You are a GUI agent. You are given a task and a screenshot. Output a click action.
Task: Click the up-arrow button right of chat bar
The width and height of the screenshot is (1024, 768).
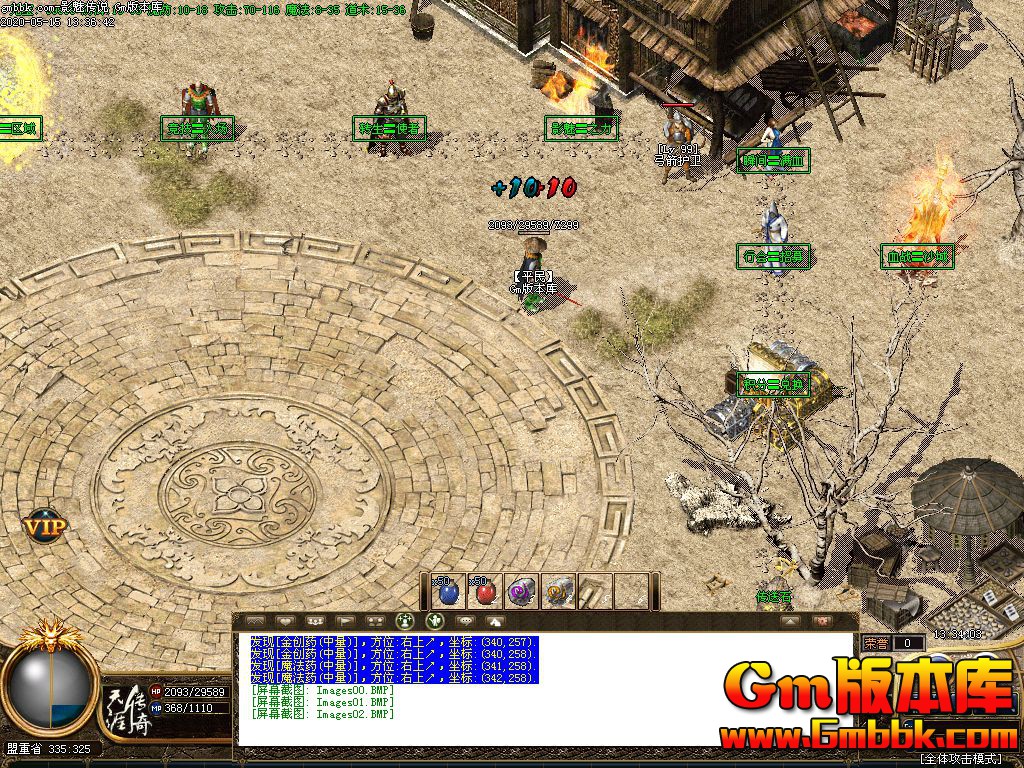pyautogui.click(x=791, y=621)
